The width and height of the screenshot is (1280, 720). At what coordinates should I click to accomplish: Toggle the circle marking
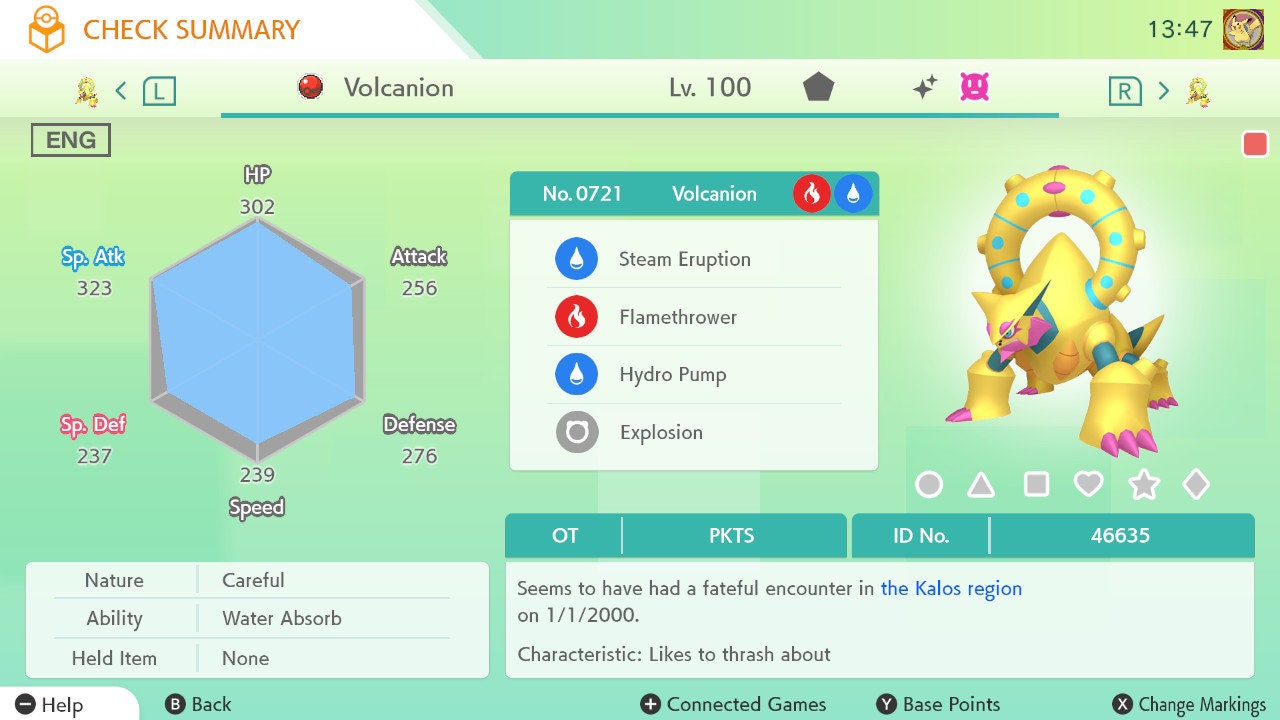click(929, 485)
